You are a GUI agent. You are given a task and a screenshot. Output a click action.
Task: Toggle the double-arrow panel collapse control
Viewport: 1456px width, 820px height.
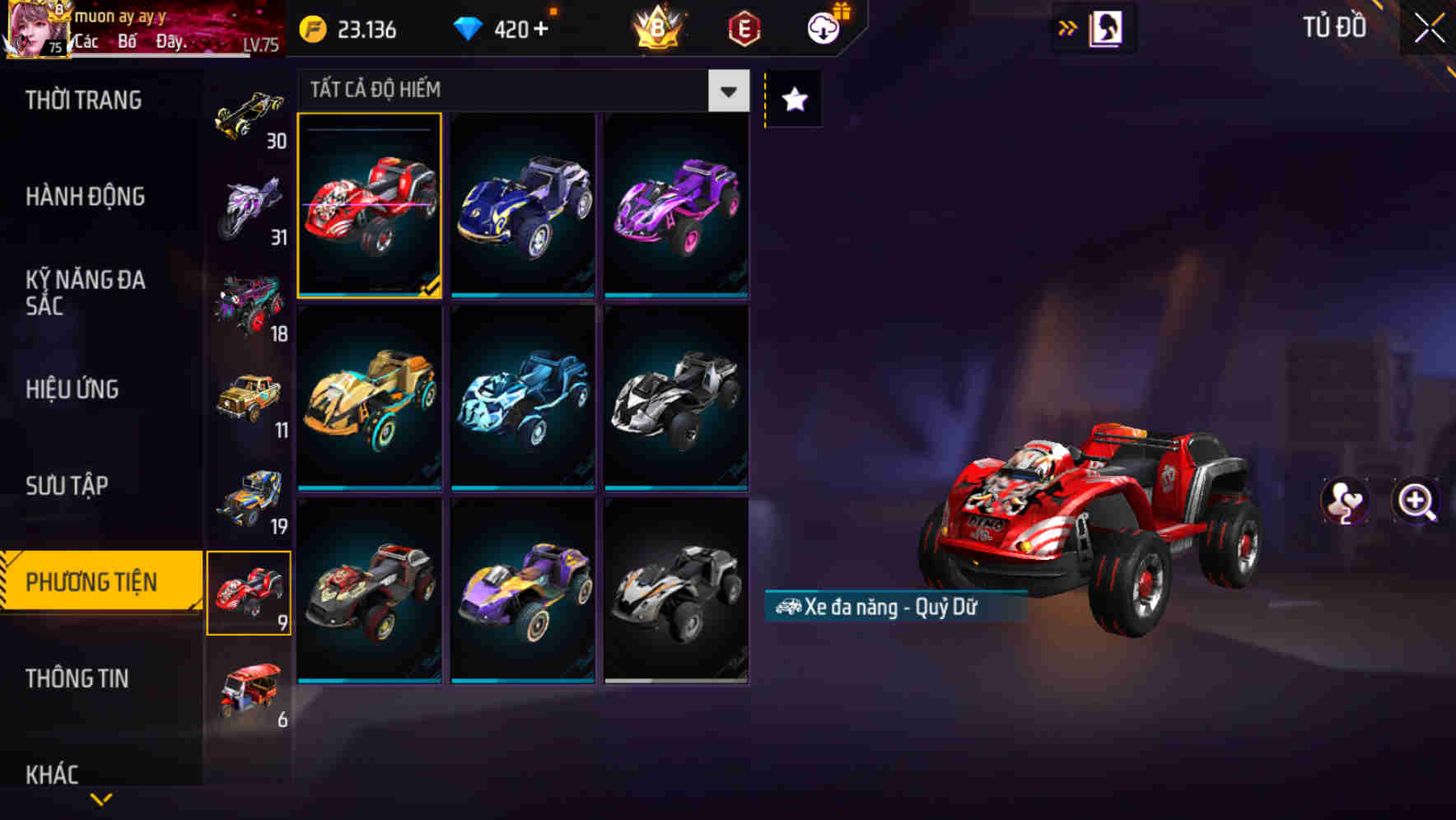click(x=1068, y=27)
